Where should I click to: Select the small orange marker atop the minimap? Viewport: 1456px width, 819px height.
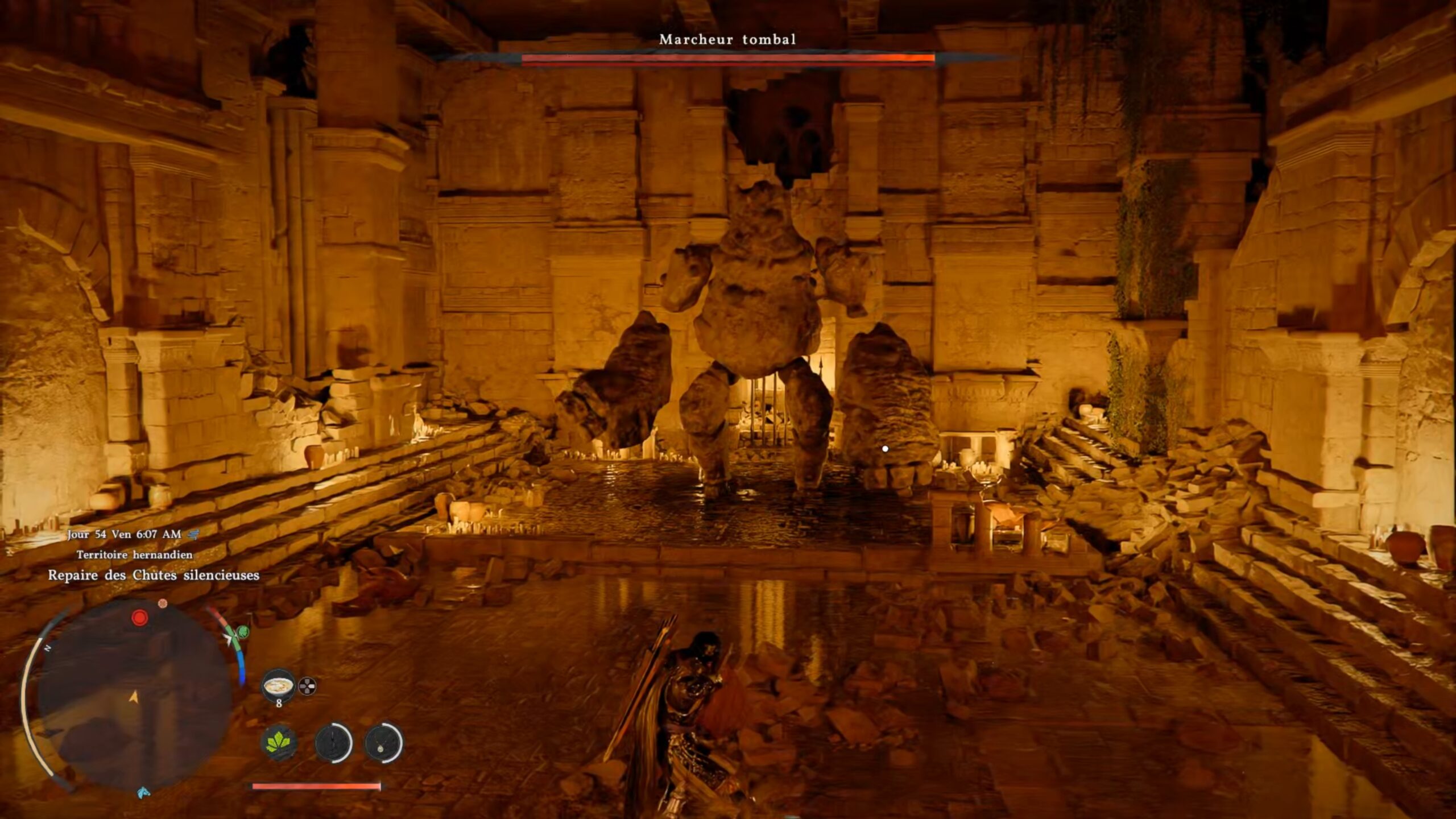coord(163,603)
